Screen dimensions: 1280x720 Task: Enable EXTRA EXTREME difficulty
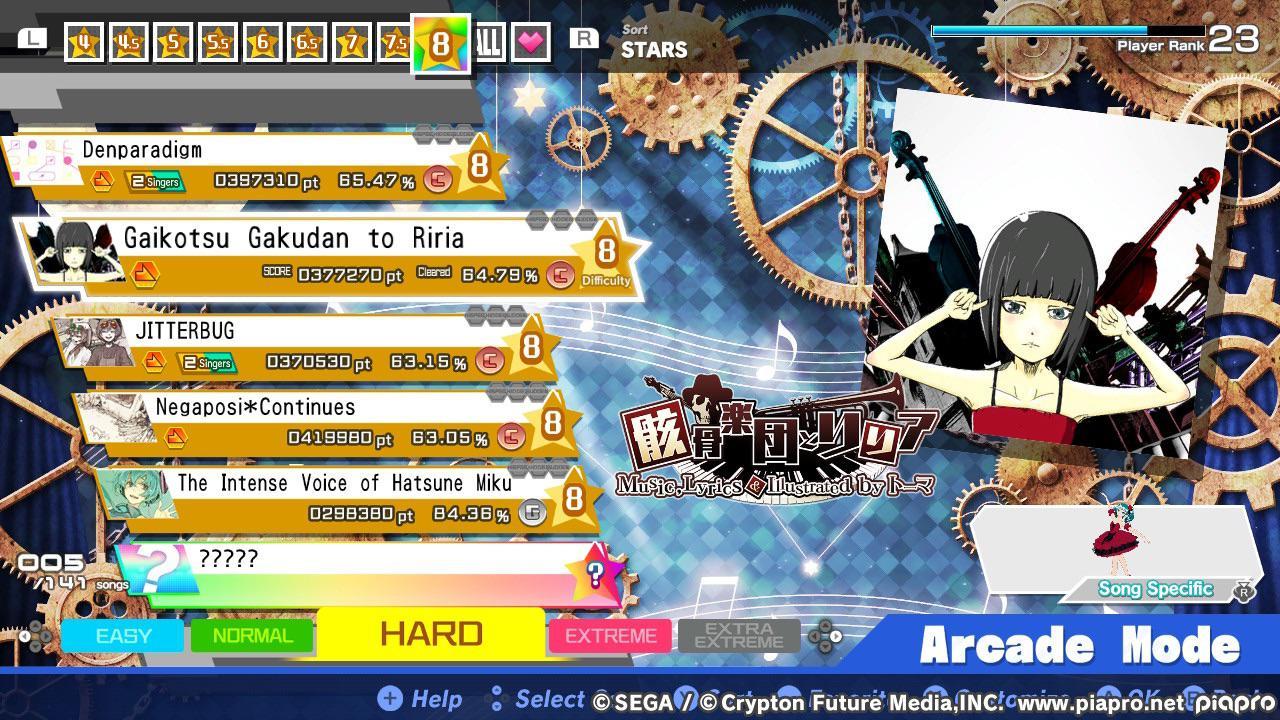pos(739,635)
